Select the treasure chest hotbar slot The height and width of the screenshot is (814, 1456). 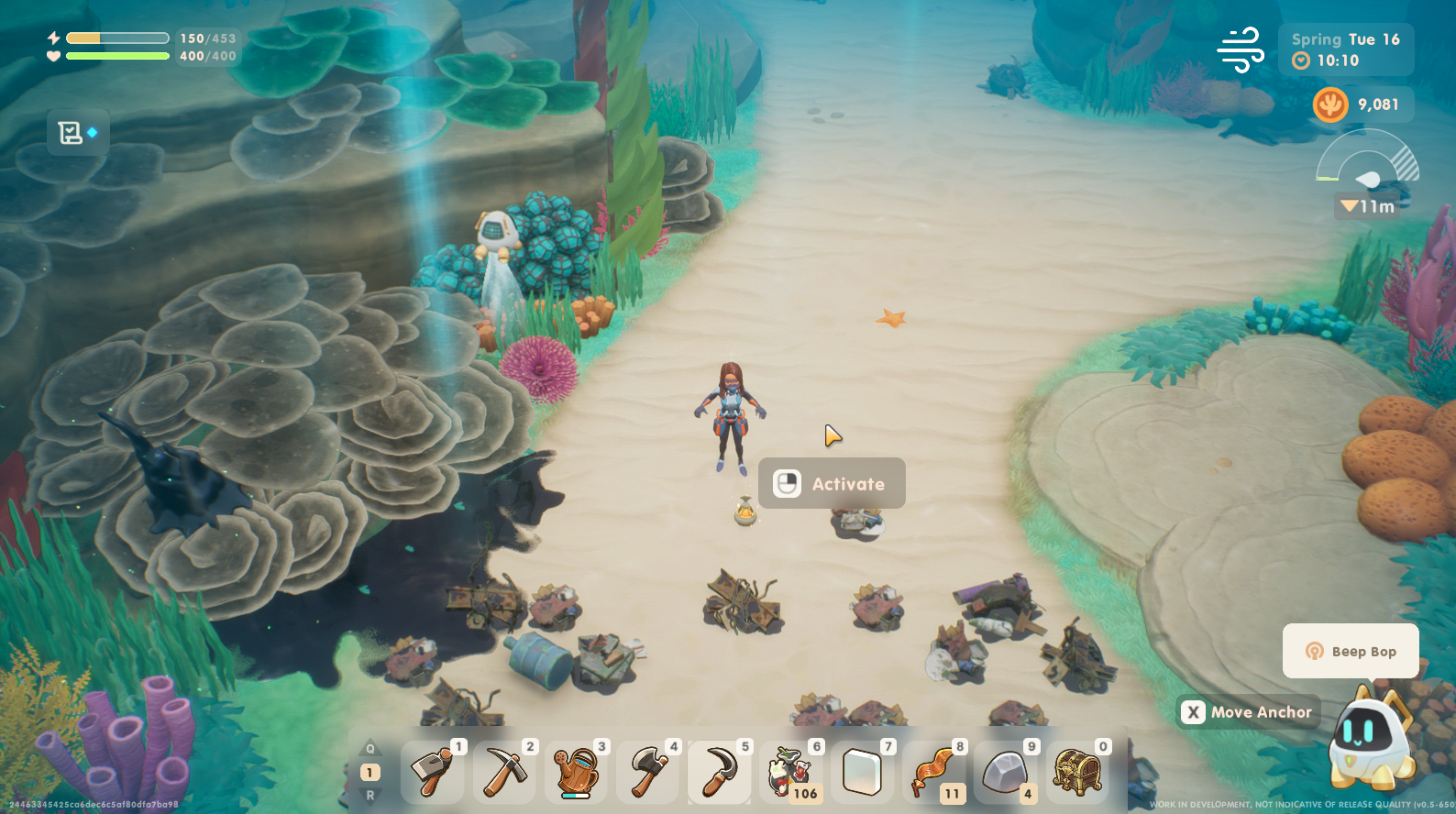1076,772
